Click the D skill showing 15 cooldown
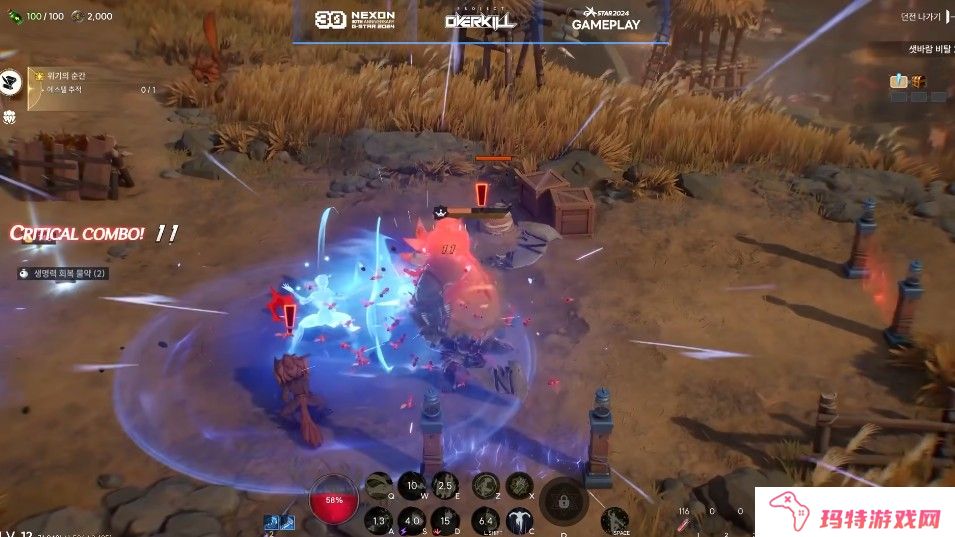This screenshot has height=537, width=955. [446, 520]
